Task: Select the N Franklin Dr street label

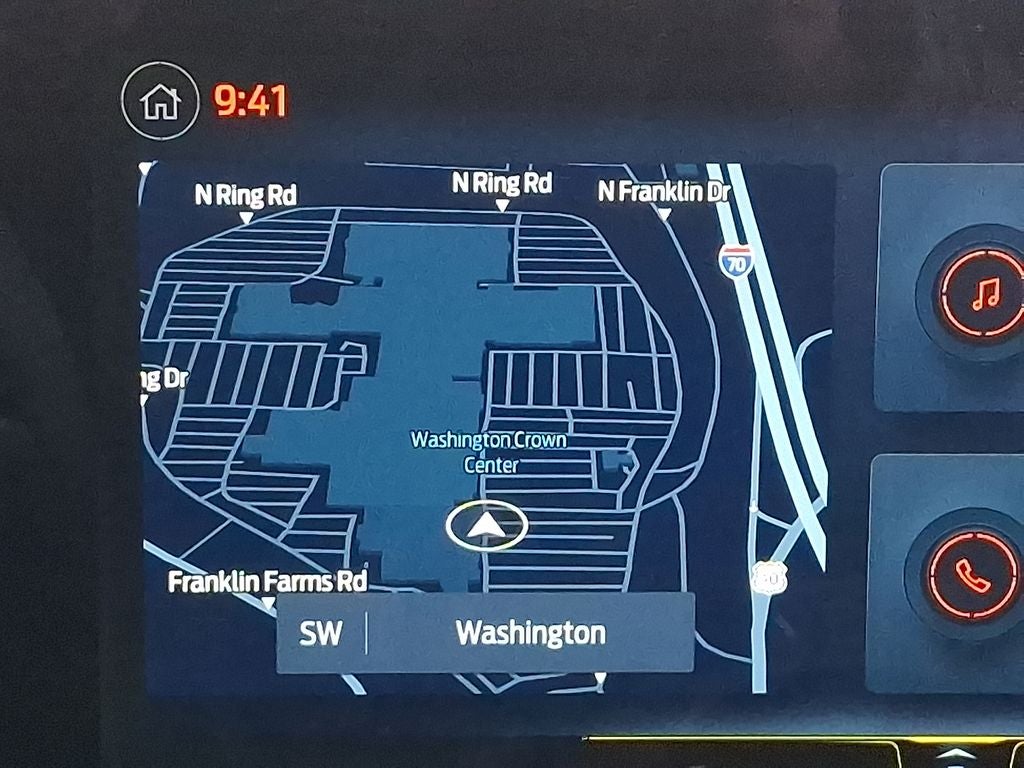Action: point(664,192)
